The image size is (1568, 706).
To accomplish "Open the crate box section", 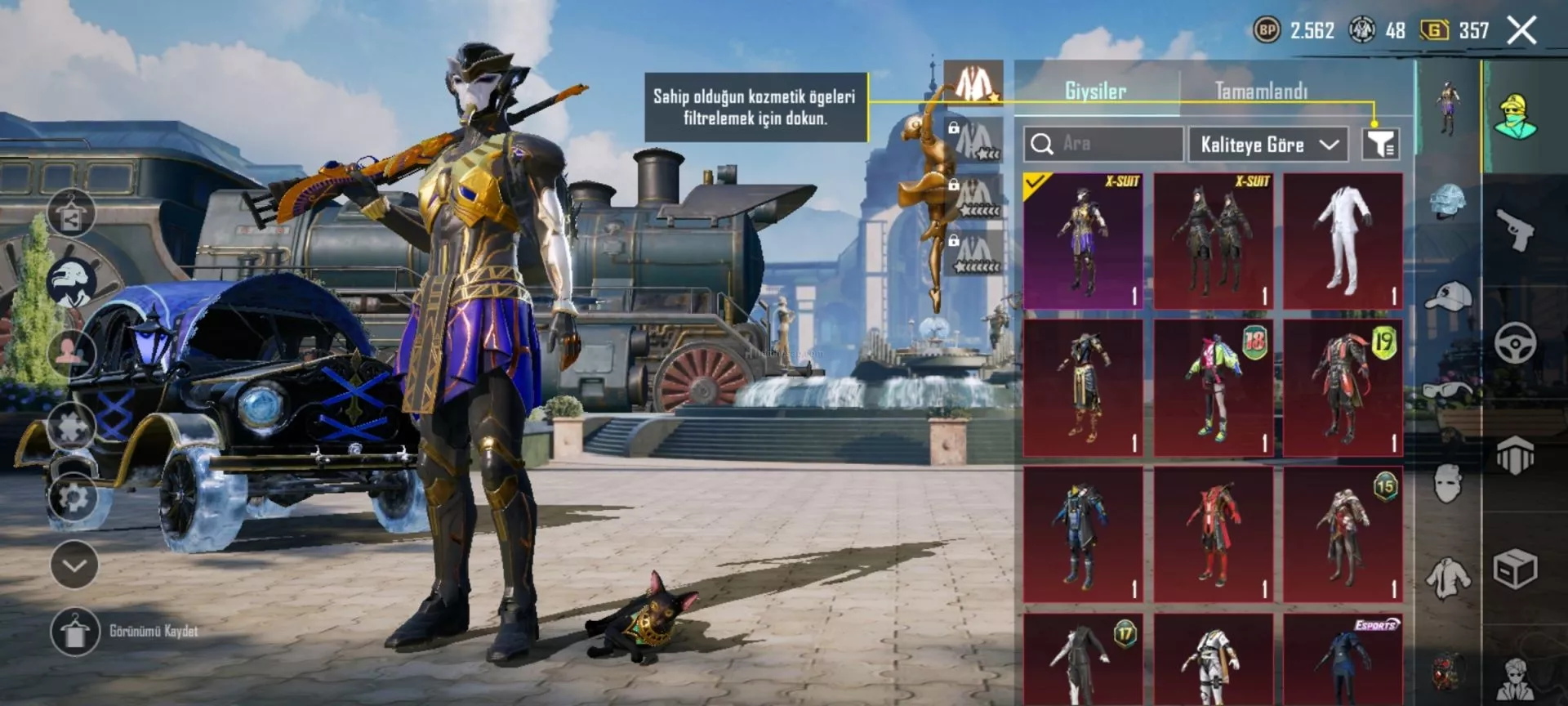I will (x=1515, y=569).
